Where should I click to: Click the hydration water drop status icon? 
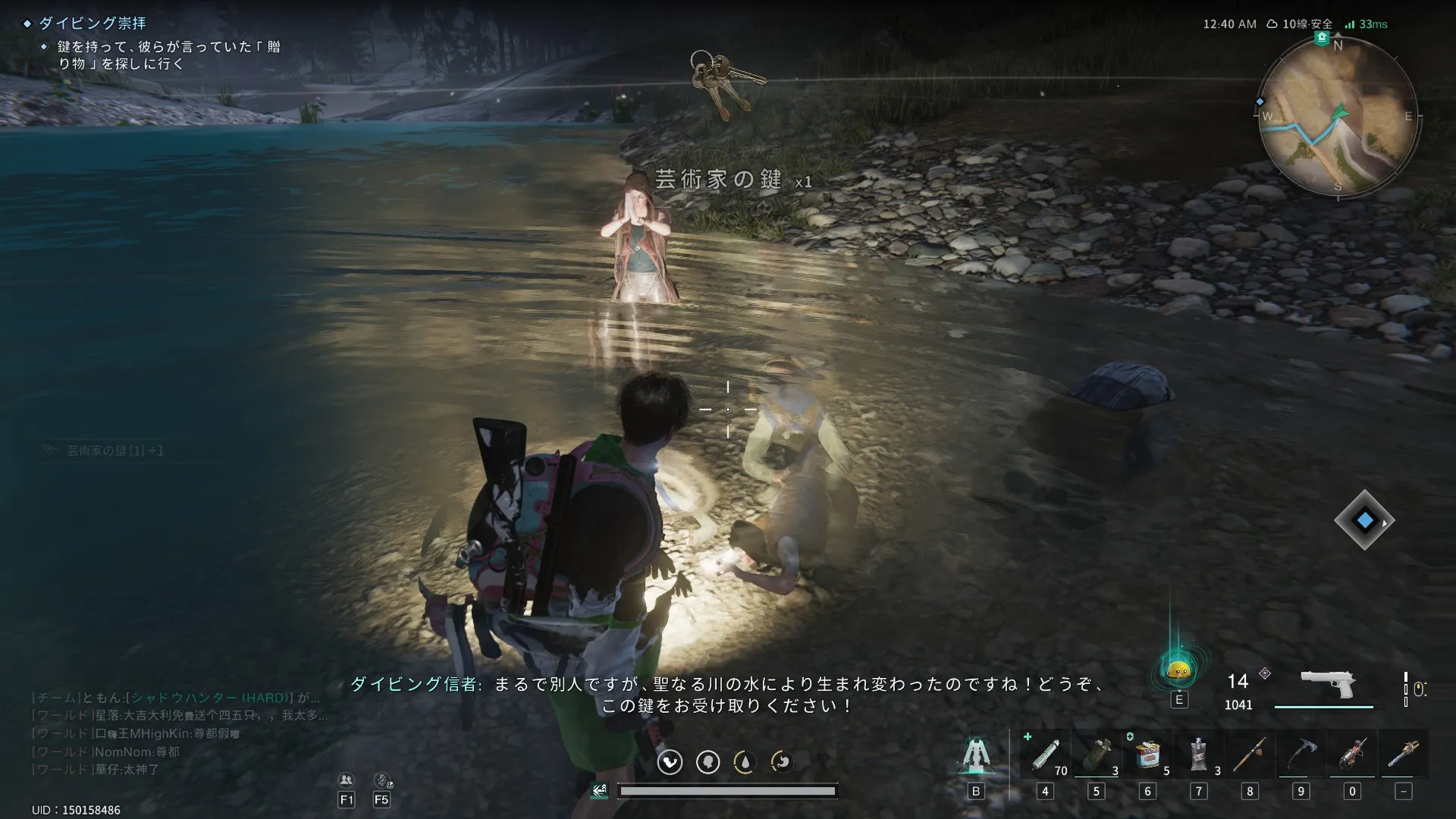[x=744, y=761]
